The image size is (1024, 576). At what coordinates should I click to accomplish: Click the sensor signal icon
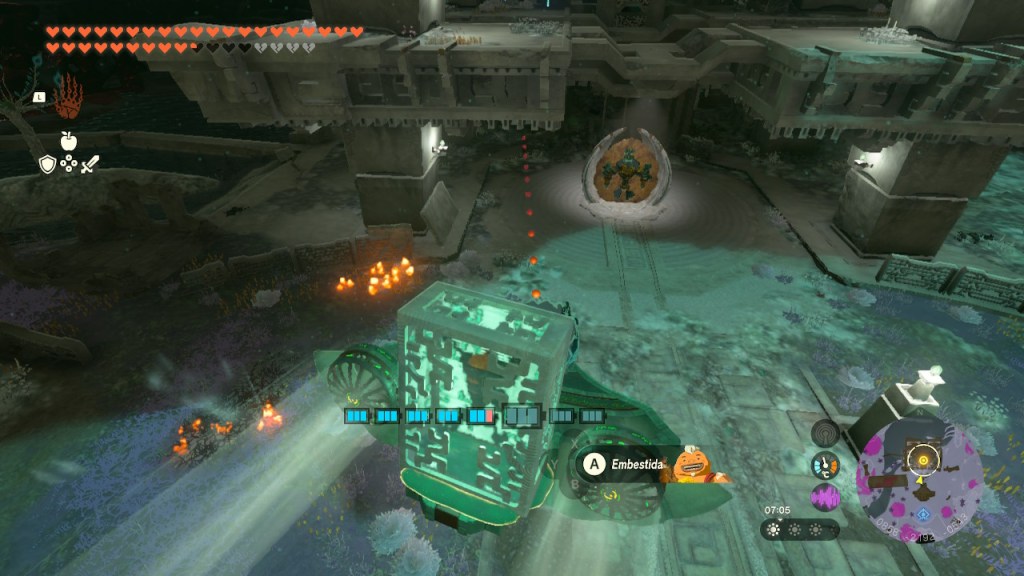tap(825, 432)
